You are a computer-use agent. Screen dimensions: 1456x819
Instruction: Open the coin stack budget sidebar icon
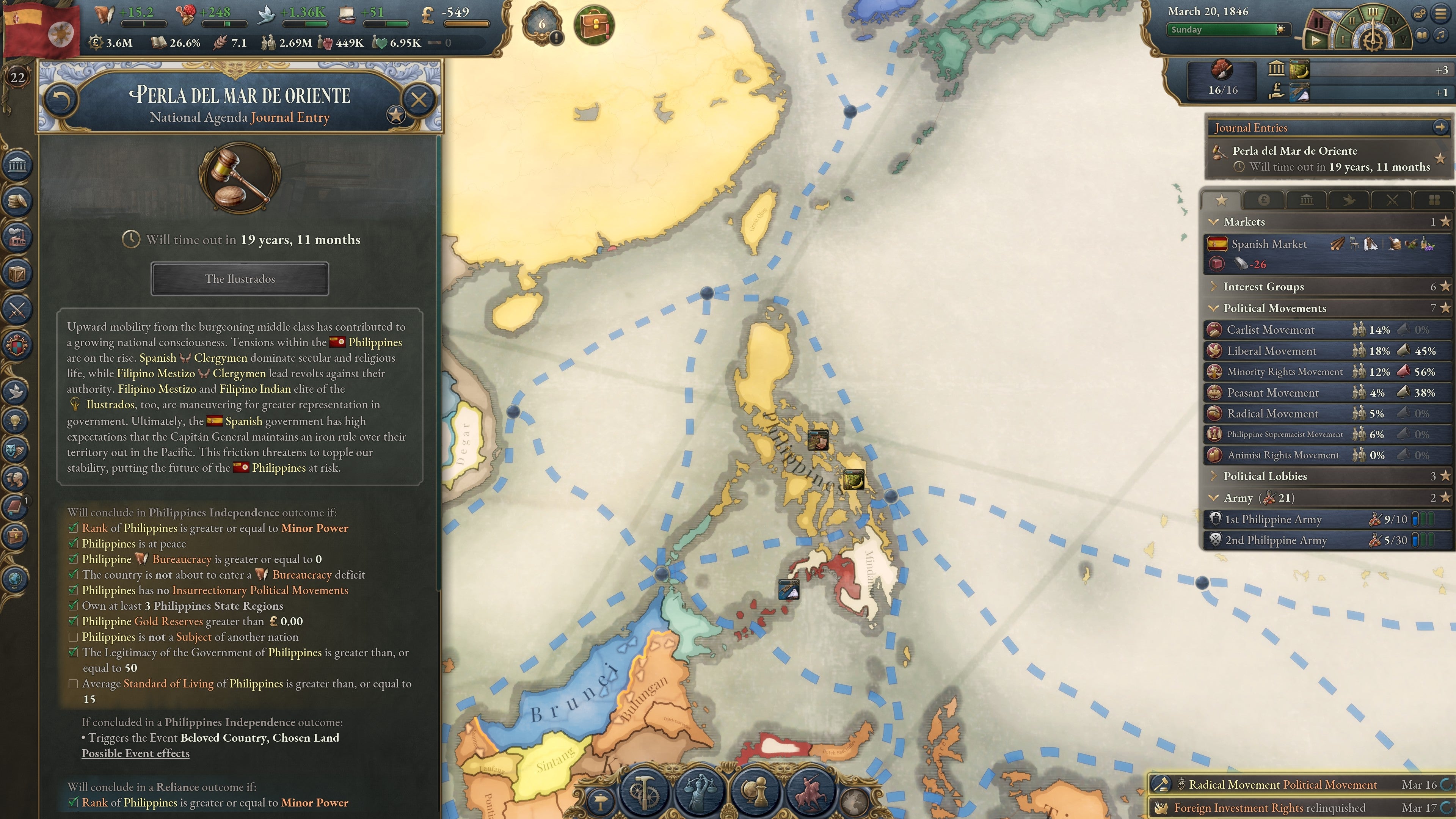(x=17, y=201)
